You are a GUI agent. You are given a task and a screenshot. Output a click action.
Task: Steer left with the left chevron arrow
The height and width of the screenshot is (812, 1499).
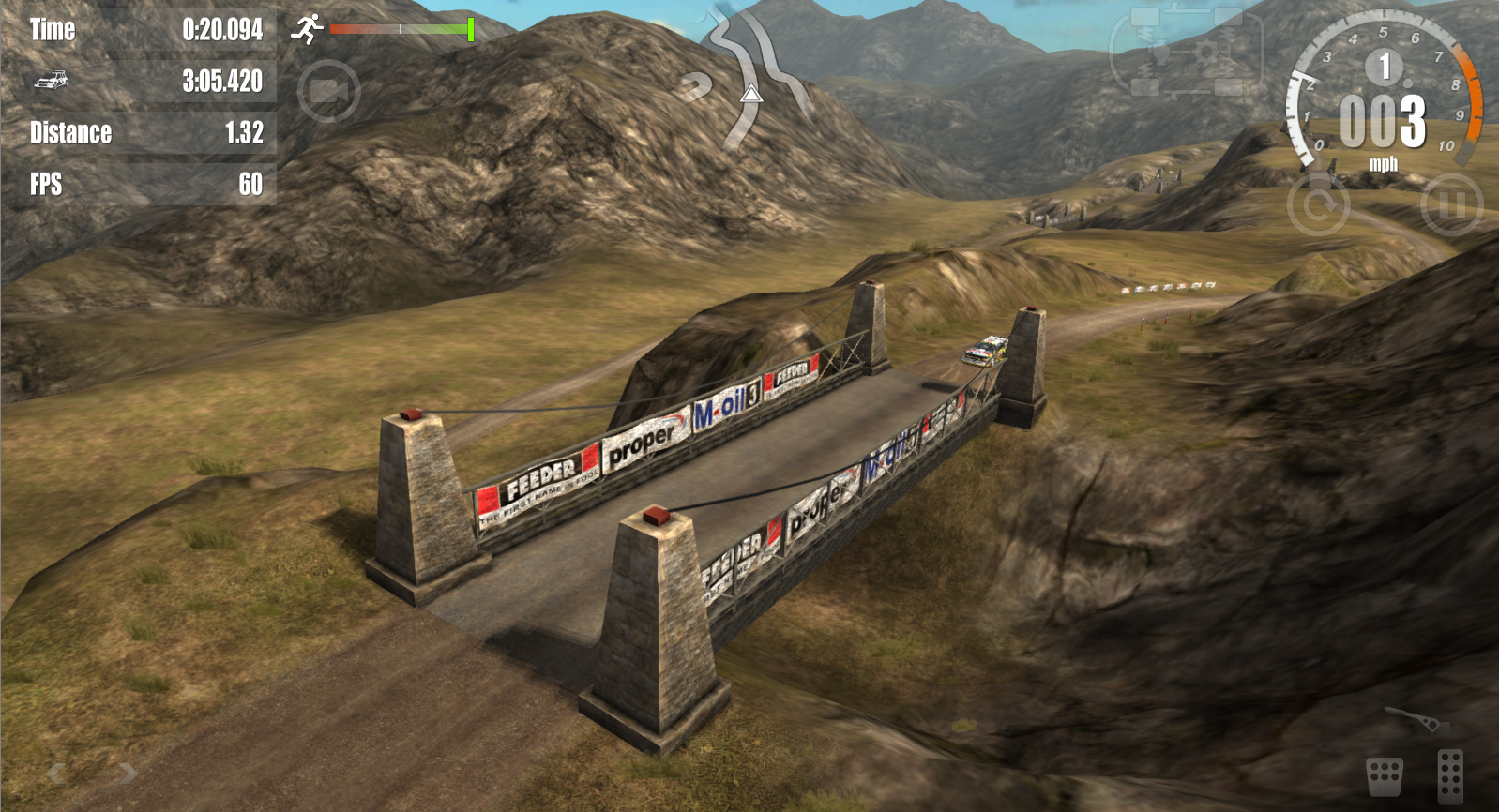click(56, 773)
